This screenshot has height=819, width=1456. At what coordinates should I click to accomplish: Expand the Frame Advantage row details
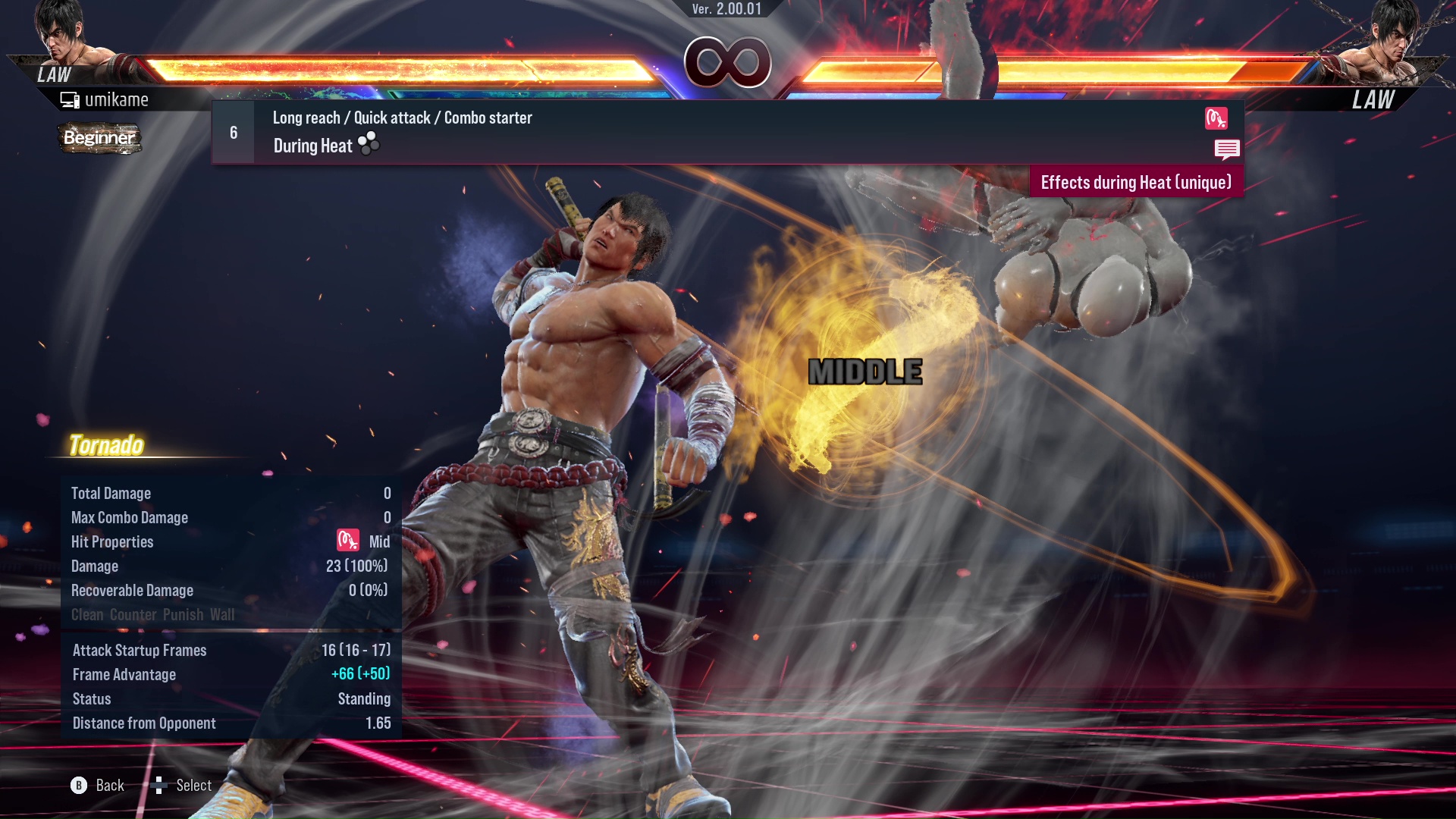click(124, 674)
